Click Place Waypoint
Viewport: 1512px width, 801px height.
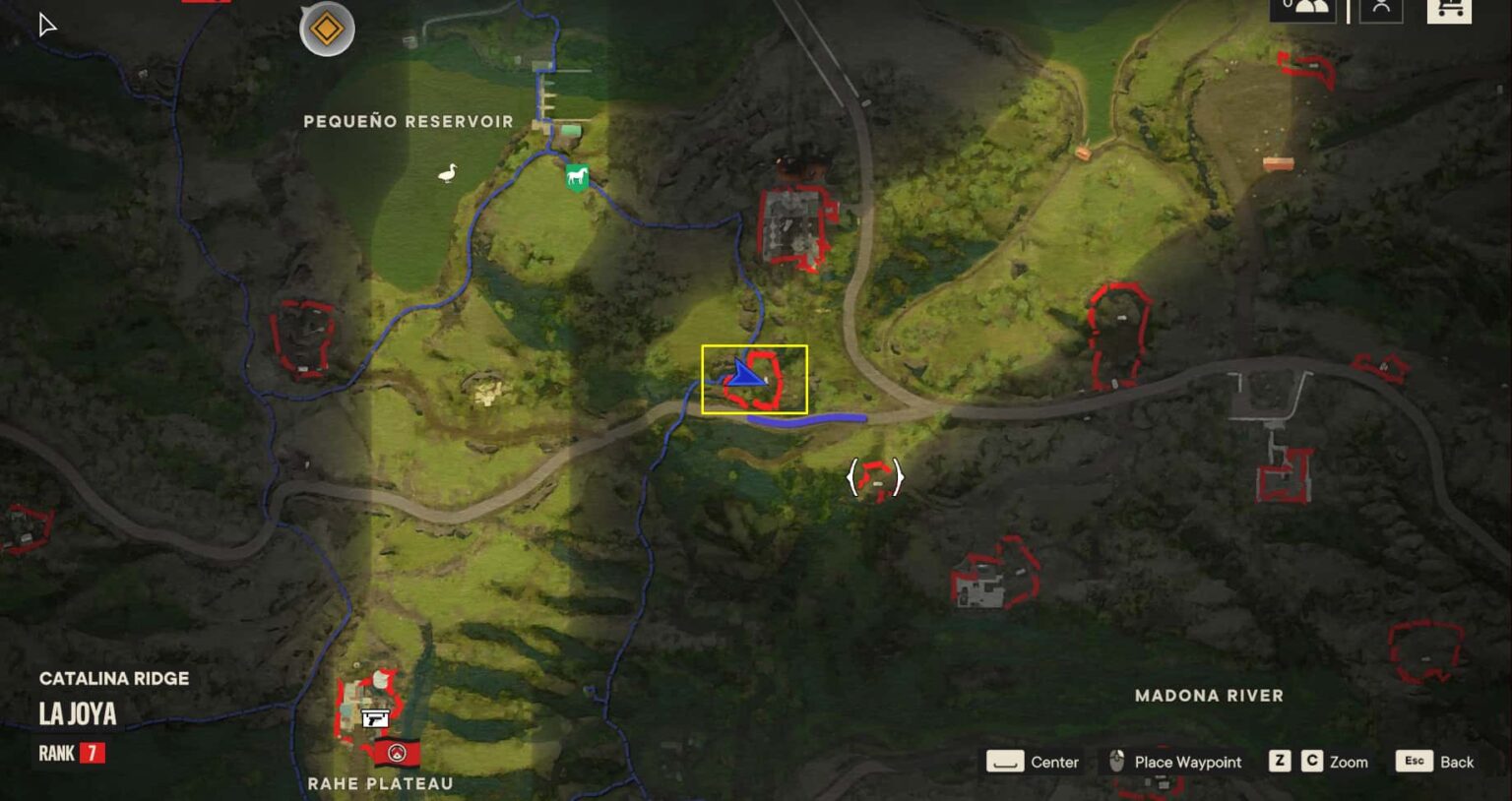[x=1176, y=762]
